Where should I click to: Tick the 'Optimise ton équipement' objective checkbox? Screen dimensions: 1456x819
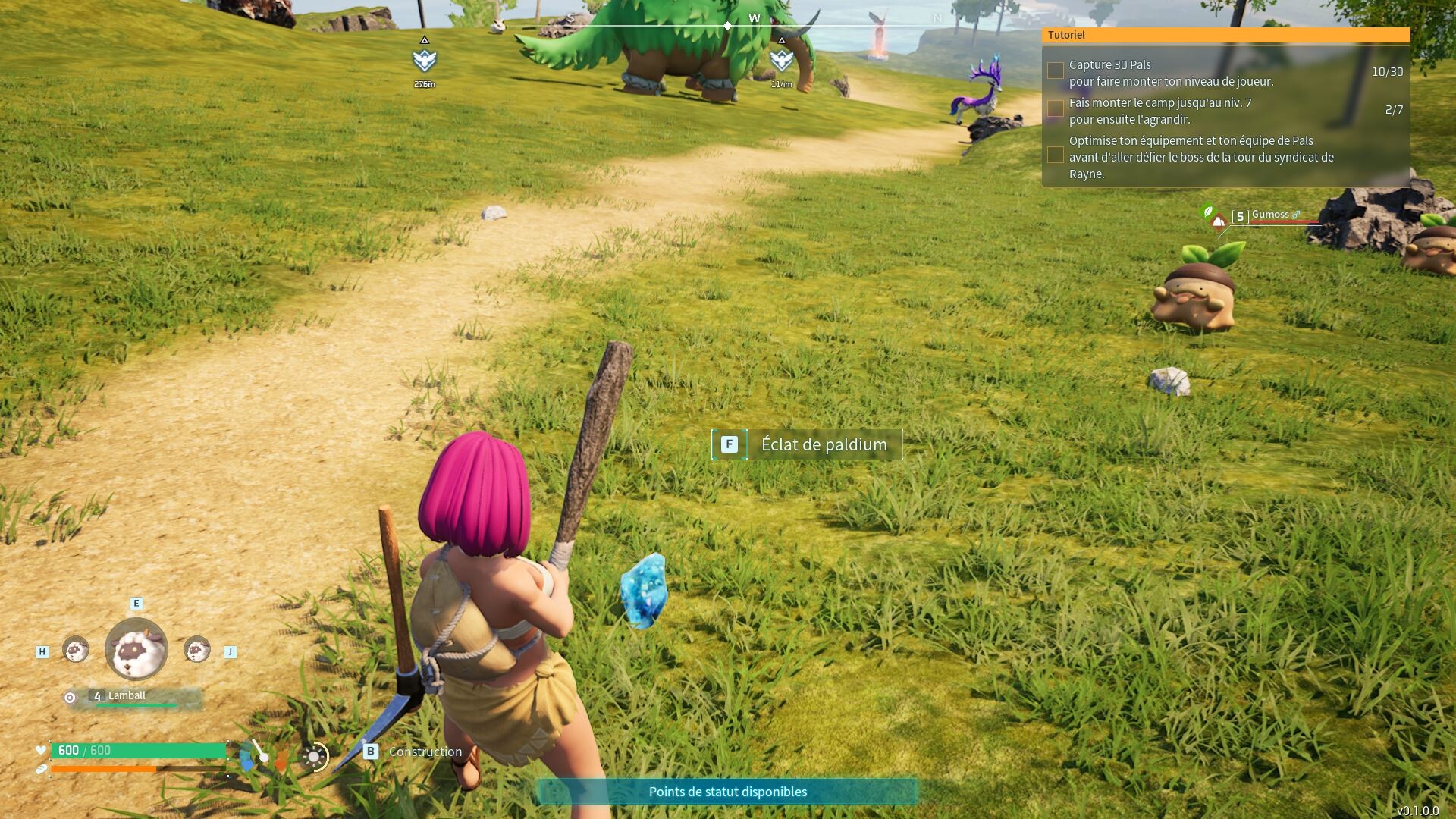pyautogui.click(x=1055, y=155)
